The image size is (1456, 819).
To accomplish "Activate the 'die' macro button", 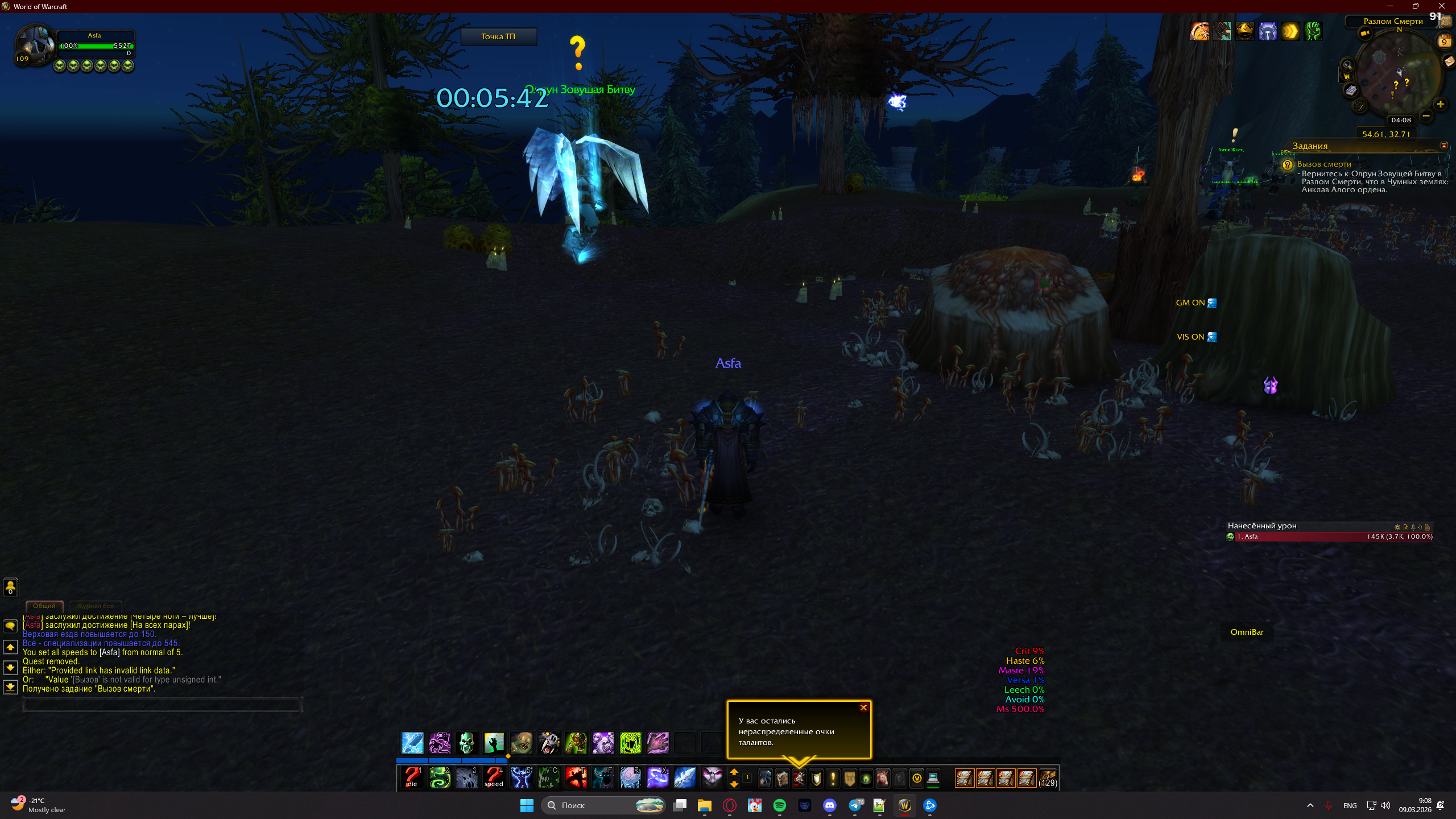I will tap(412, 777).
